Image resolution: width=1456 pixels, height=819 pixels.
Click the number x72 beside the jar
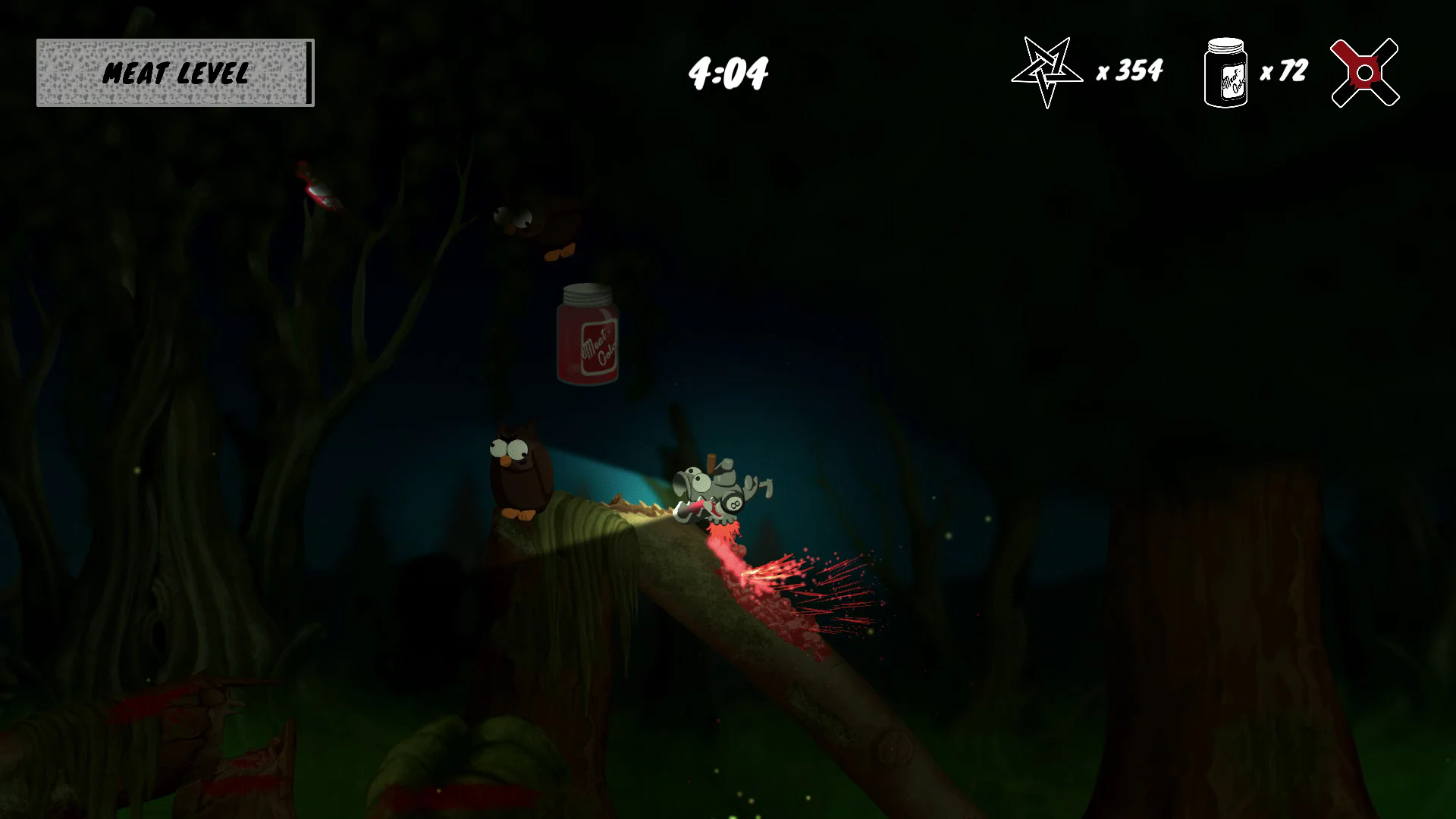click(x=1285, y=72)
